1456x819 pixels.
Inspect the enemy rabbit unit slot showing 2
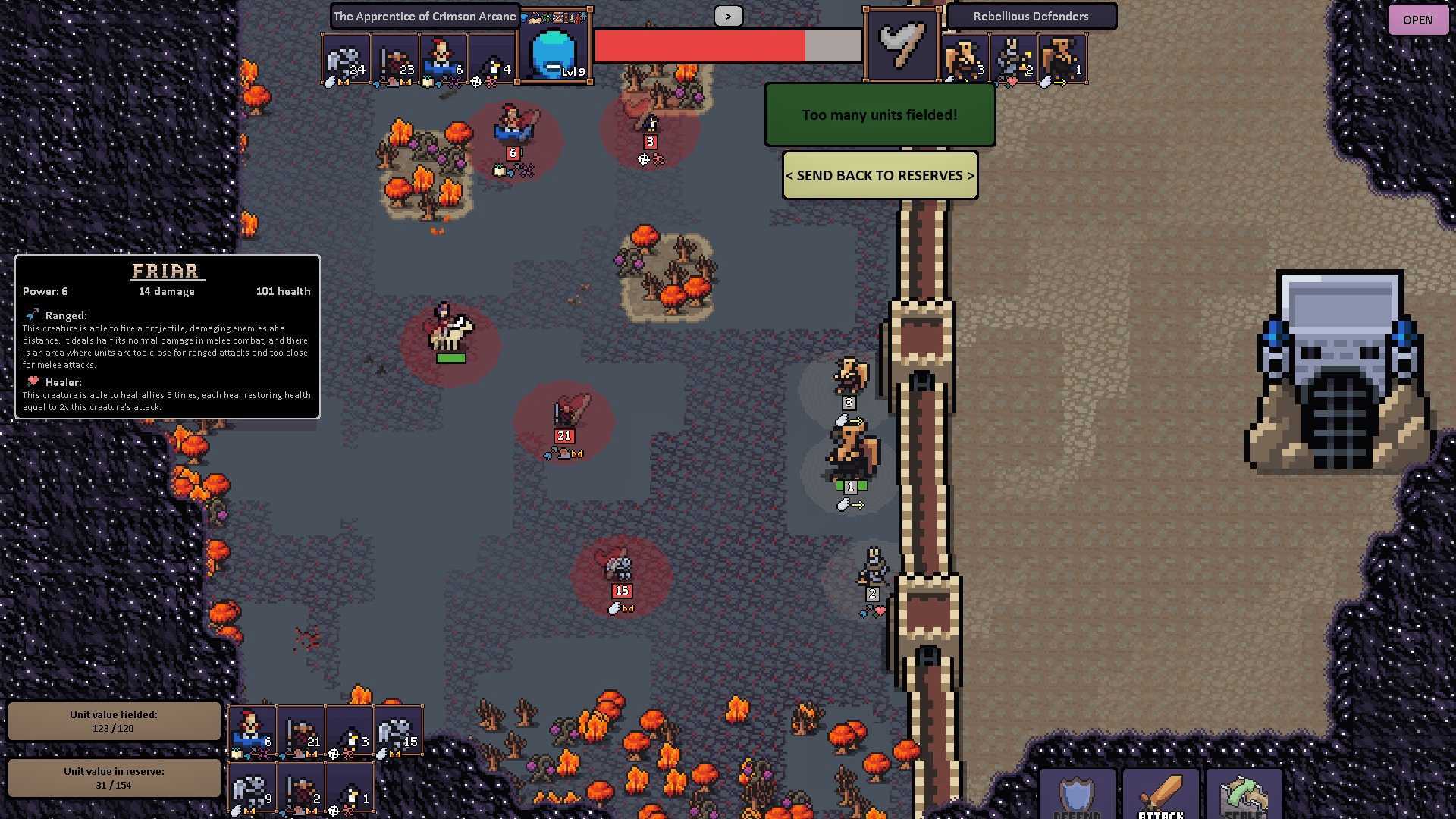(x=1014, y=59)
